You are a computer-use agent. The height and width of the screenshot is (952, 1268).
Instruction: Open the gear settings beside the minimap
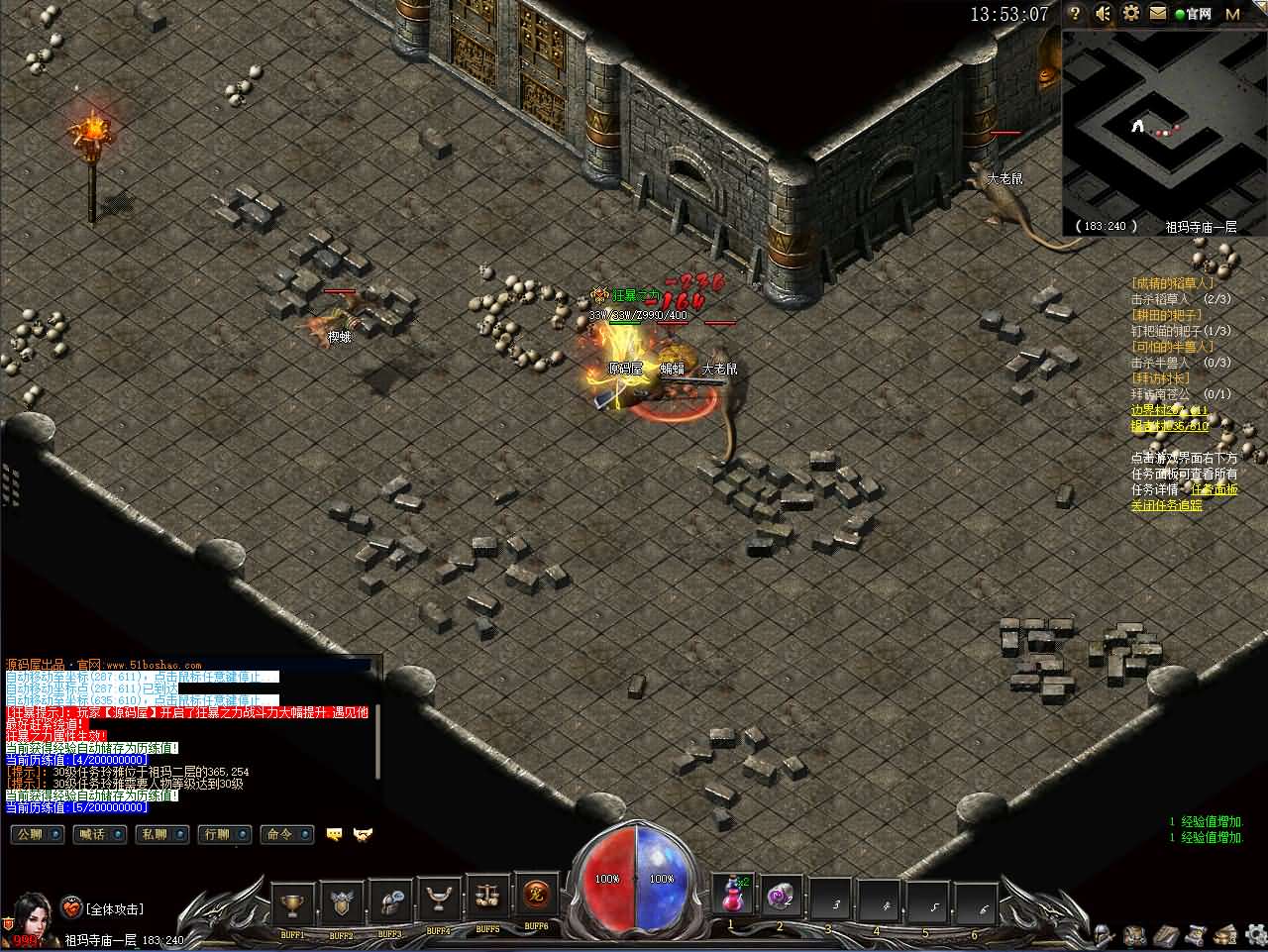pos(1131,14)
